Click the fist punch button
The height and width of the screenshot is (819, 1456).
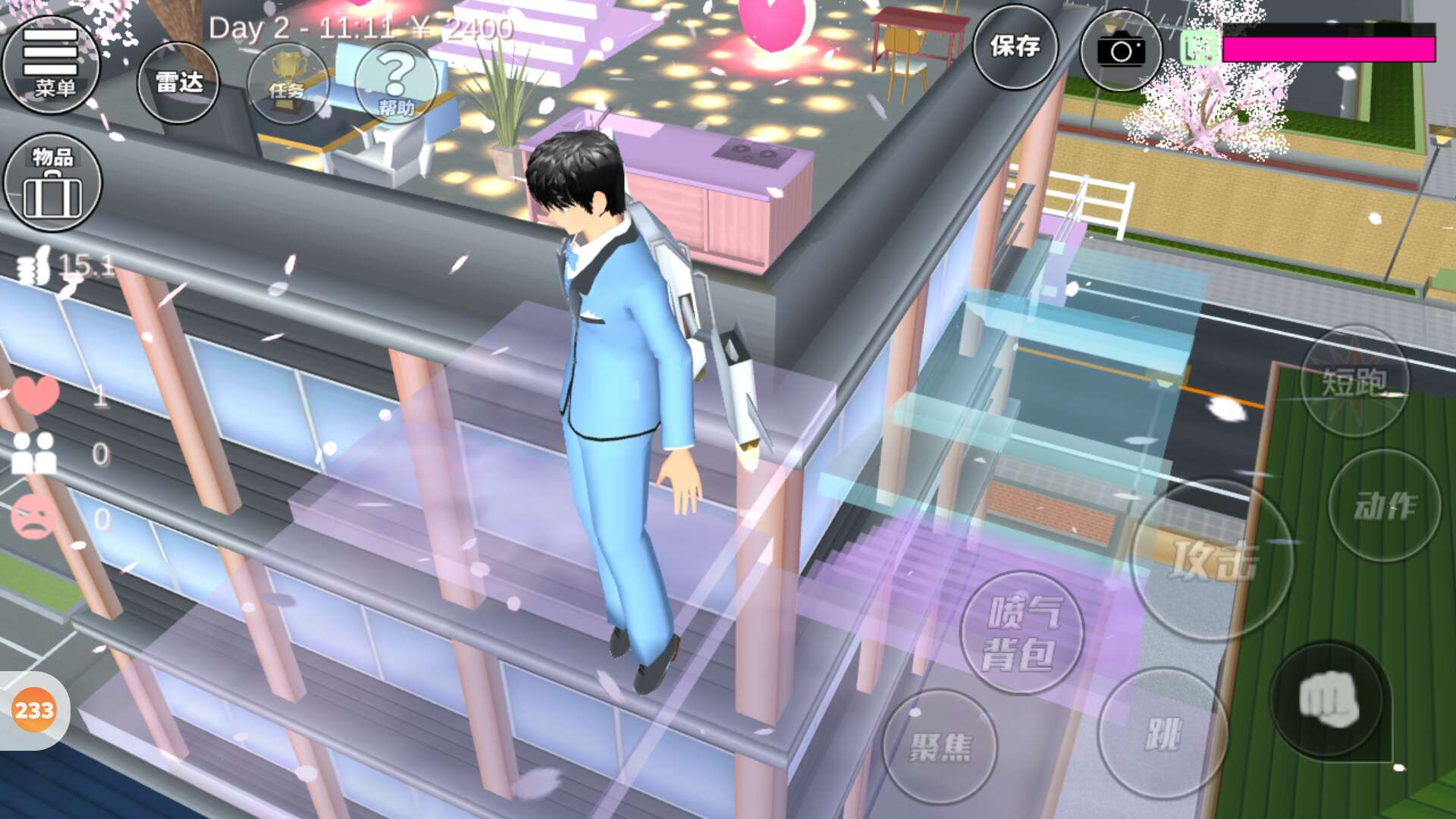pos(1328,701)
